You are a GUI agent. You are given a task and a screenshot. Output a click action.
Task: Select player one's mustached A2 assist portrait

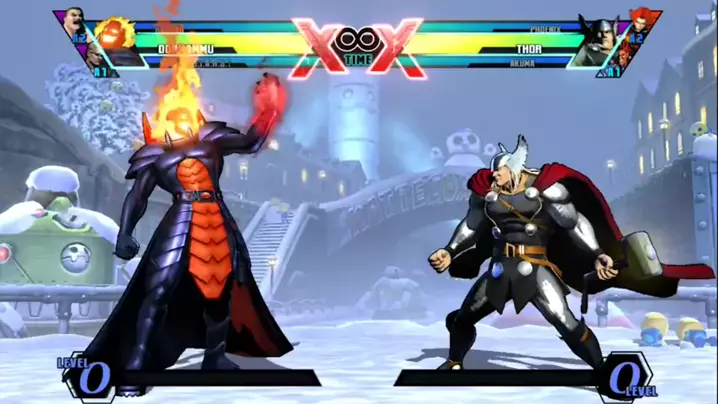point(74,20)
